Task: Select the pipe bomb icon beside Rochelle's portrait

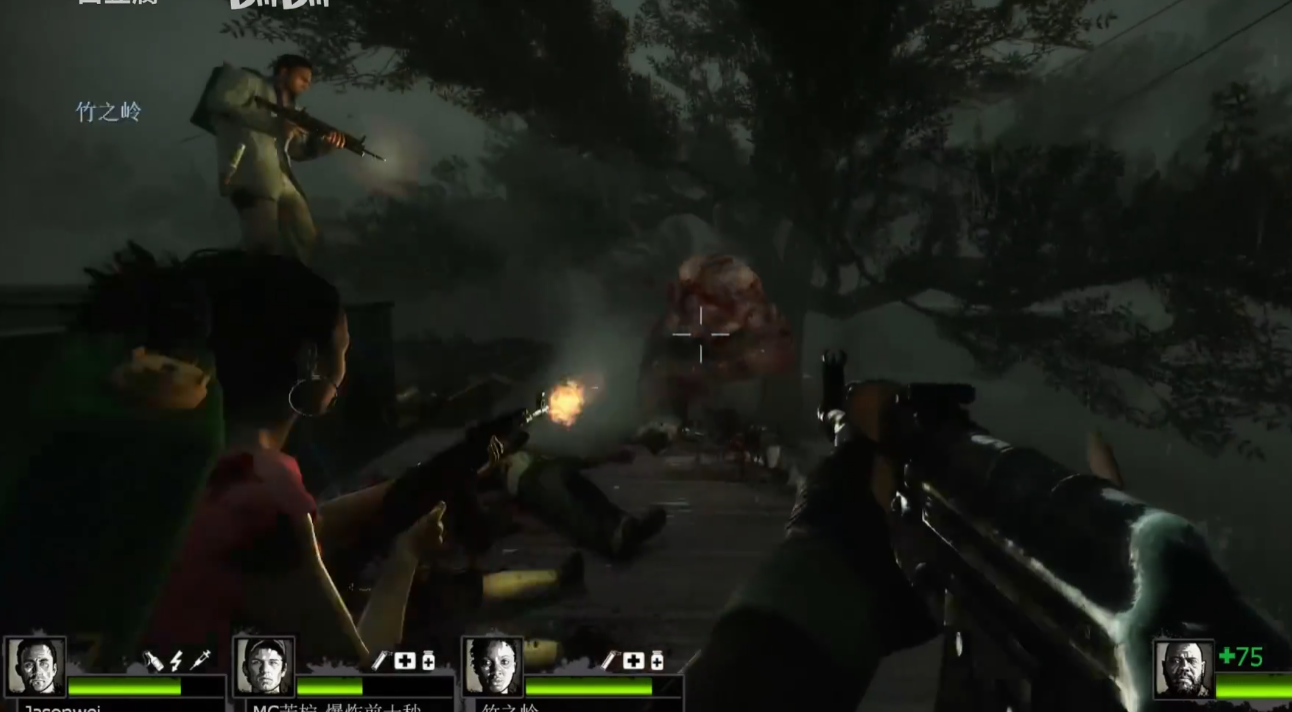Action: [x=610, y=661]
